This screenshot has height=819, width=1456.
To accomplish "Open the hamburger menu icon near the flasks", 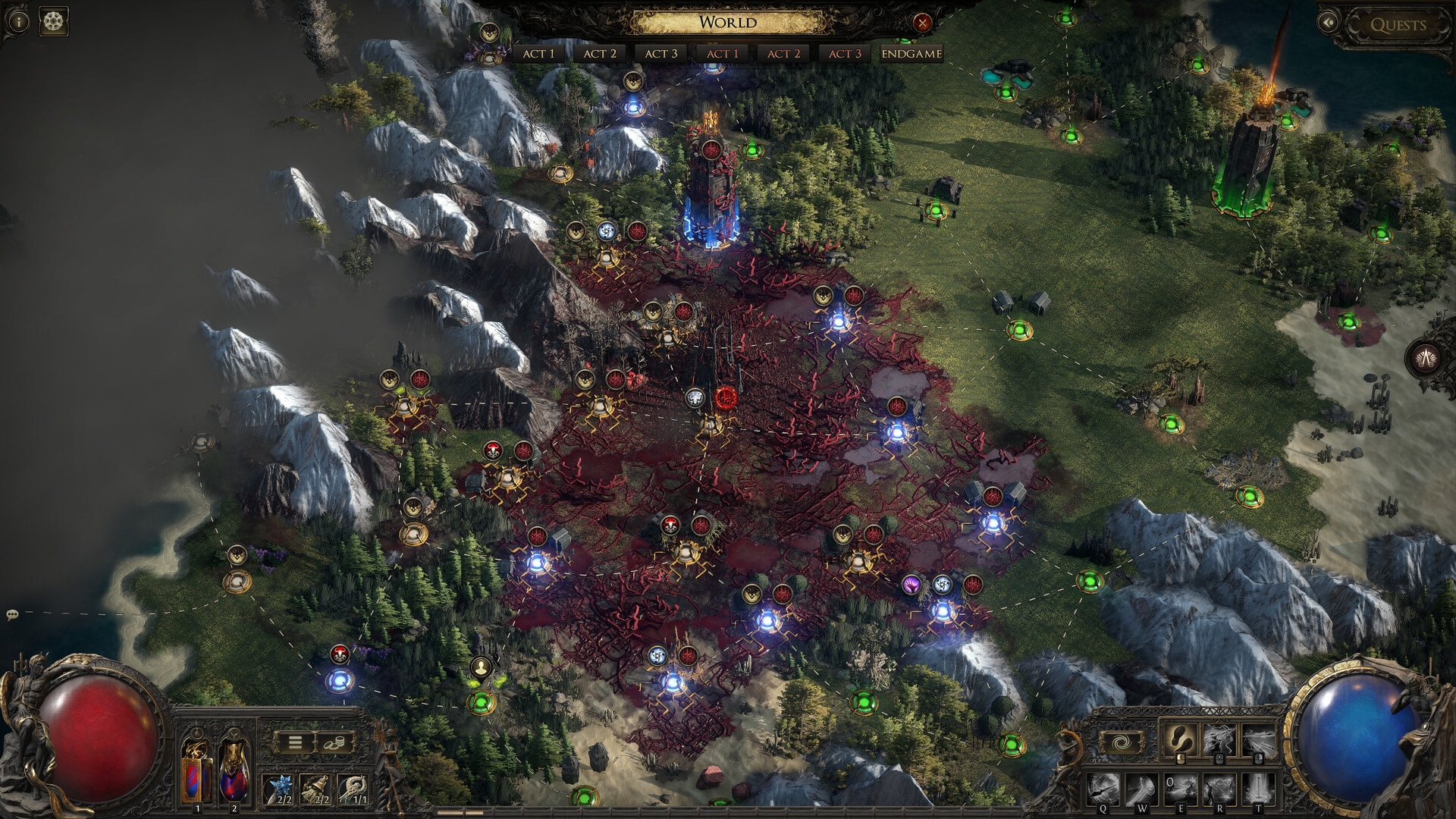I will [296, 743].
